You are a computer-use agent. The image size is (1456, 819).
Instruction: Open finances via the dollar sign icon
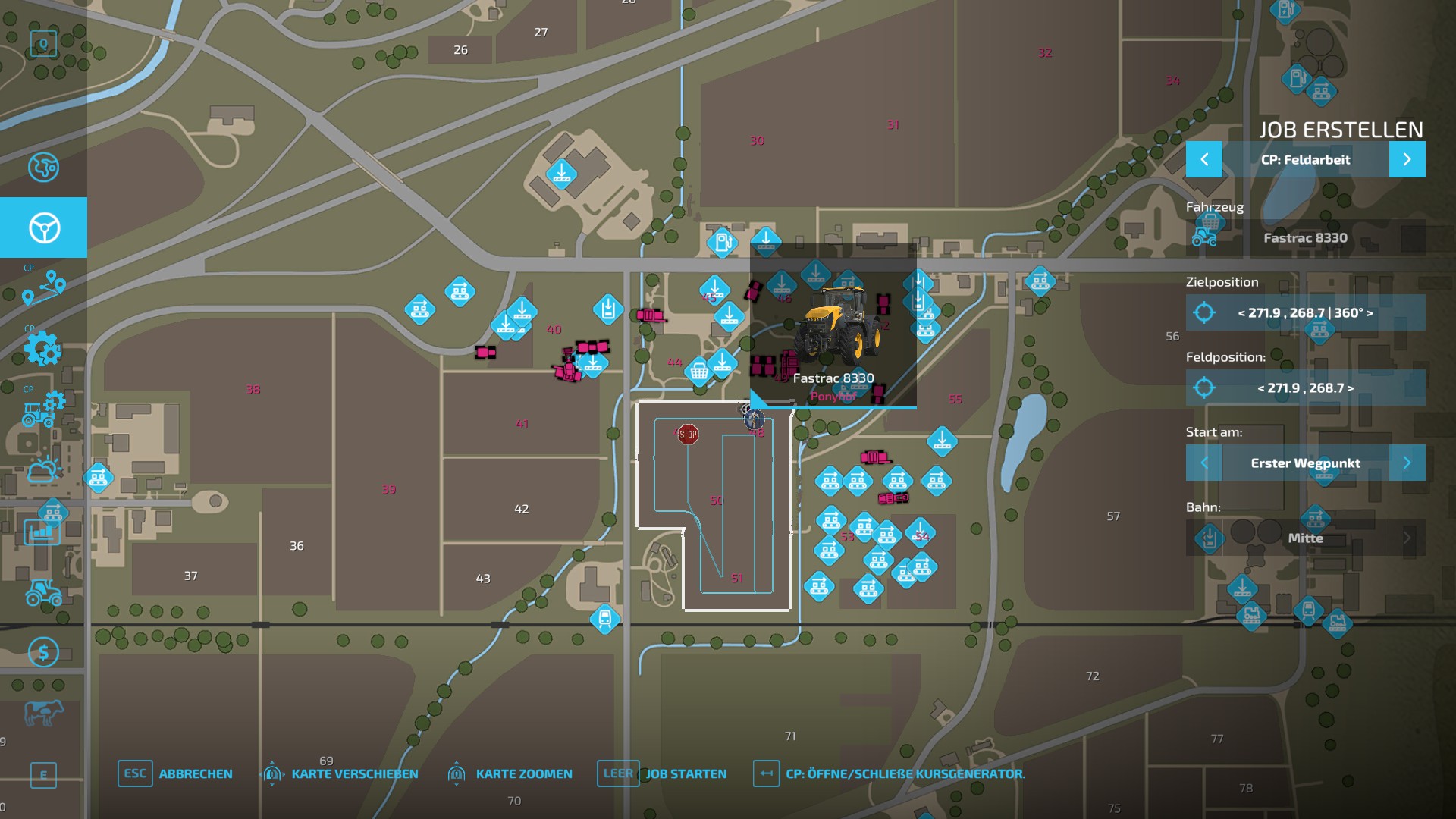43,650
